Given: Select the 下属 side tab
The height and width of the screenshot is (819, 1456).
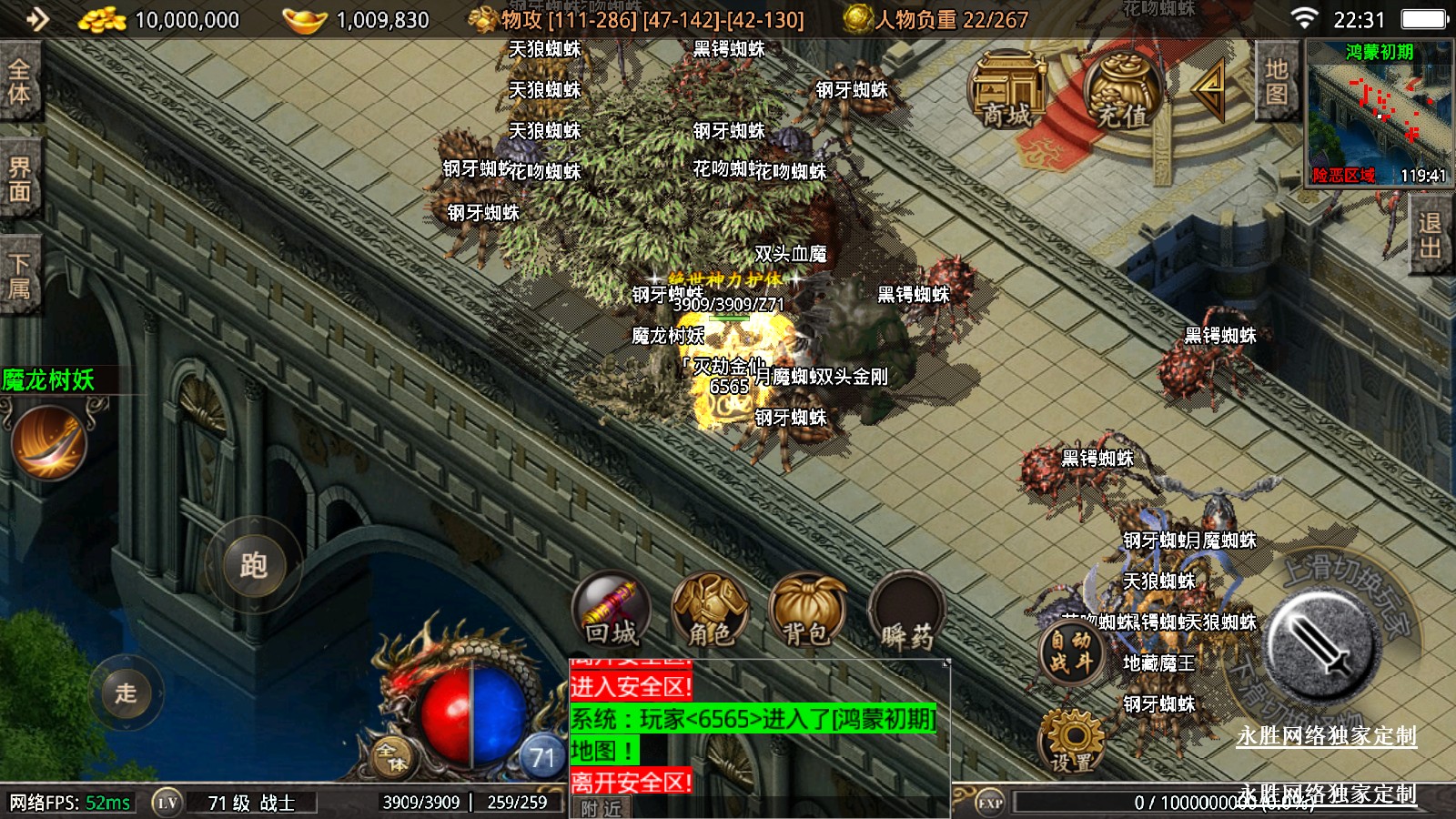Looking at the screenshot, I should pos(19,276).
